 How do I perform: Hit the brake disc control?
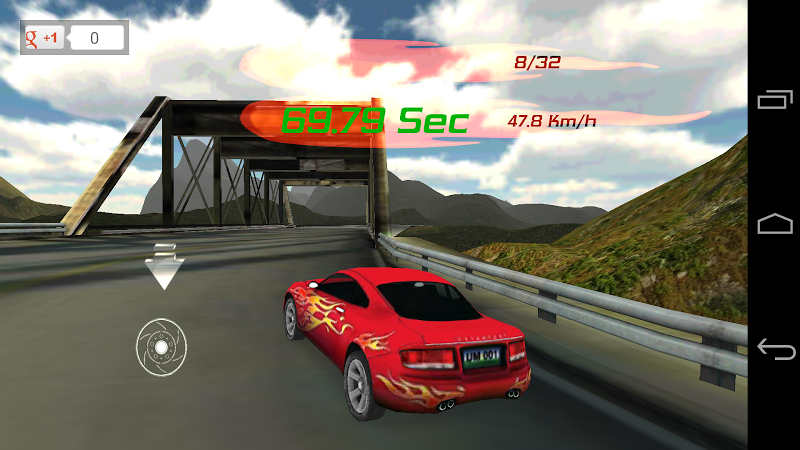tap(162, 347)
